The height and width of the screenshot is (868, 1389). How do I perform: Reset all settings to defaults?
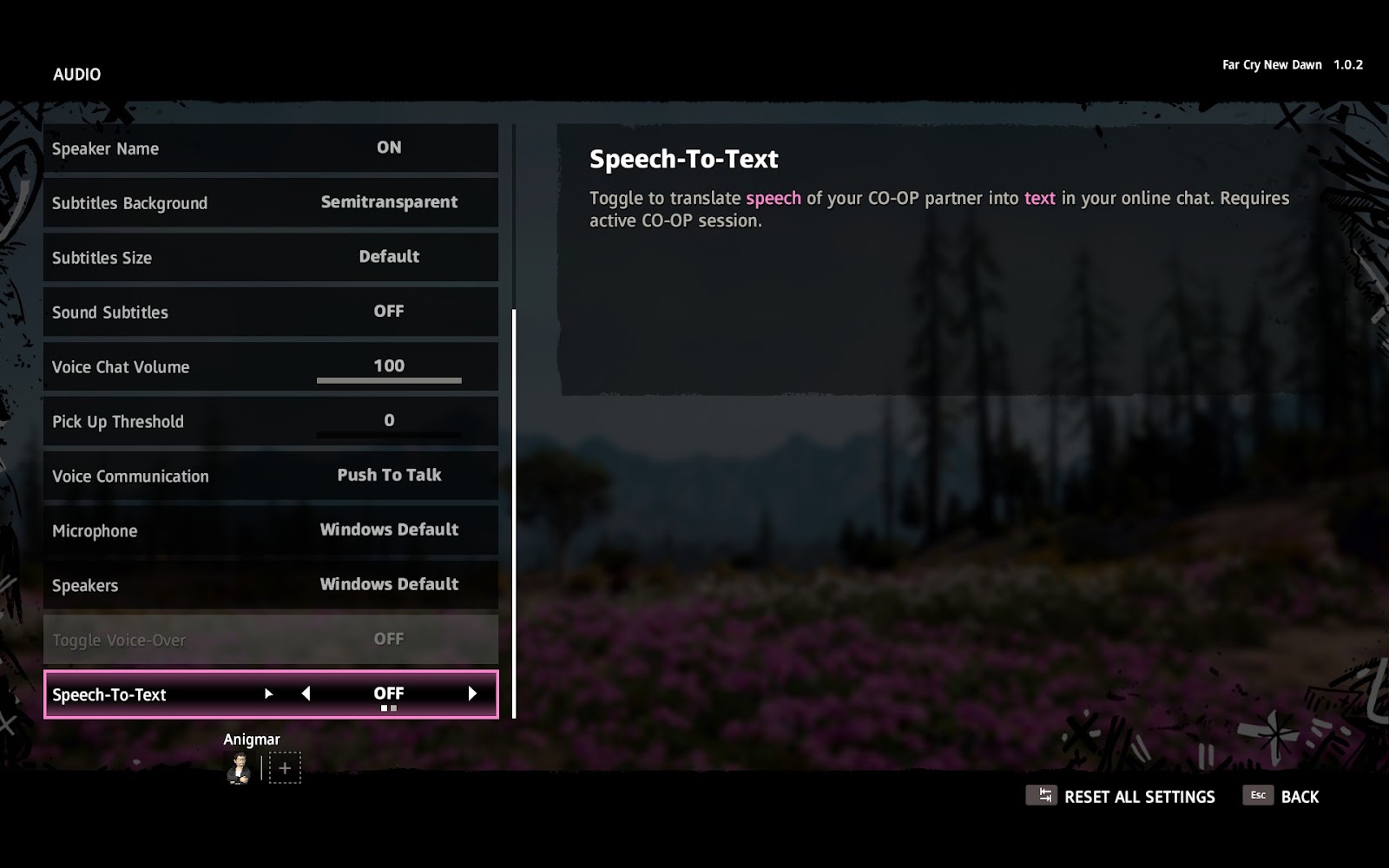1121,797
